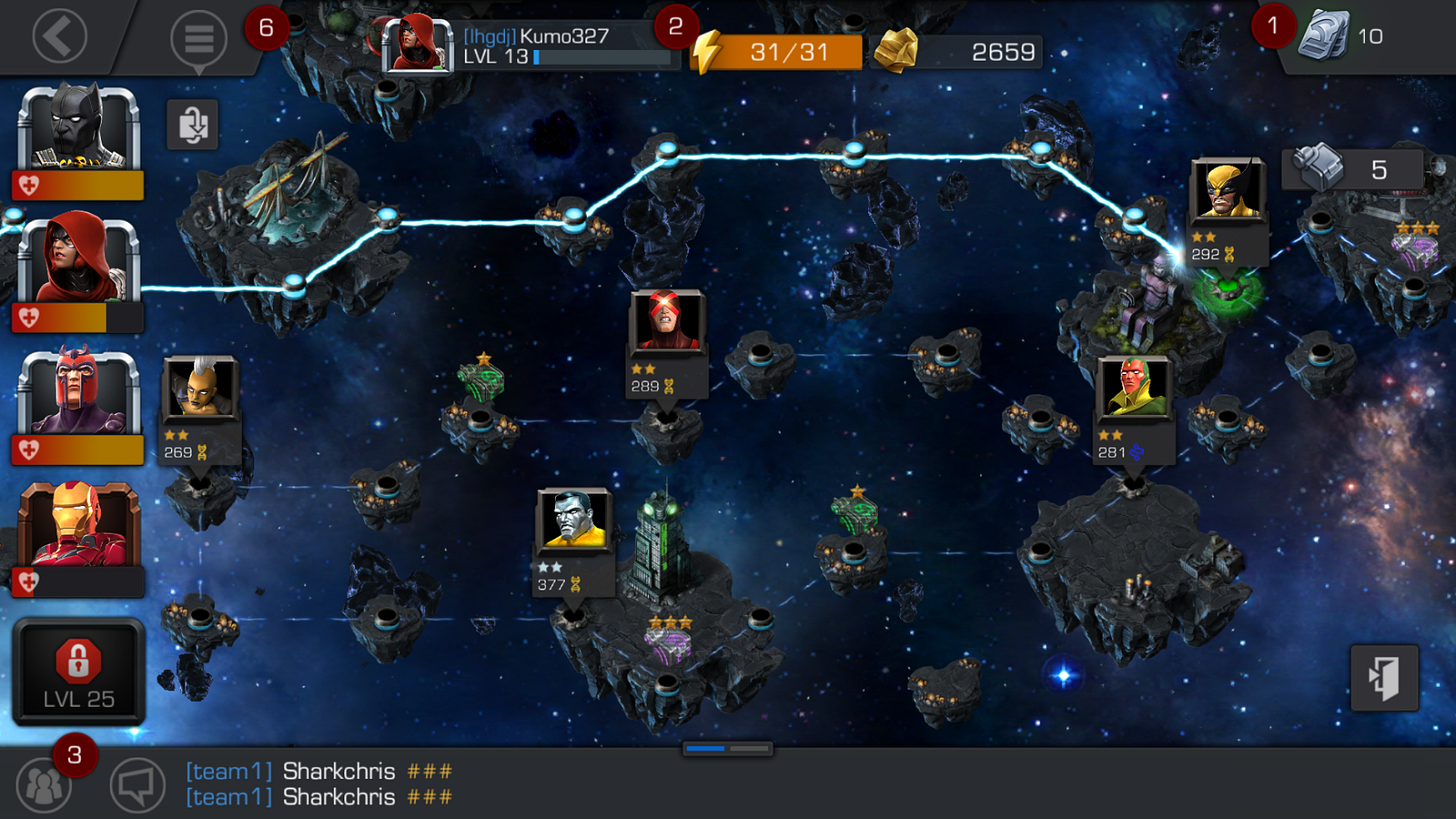Select Iron Man from the team list
Viewport: 1456px width, 819px height.
[x=78, y=526]
